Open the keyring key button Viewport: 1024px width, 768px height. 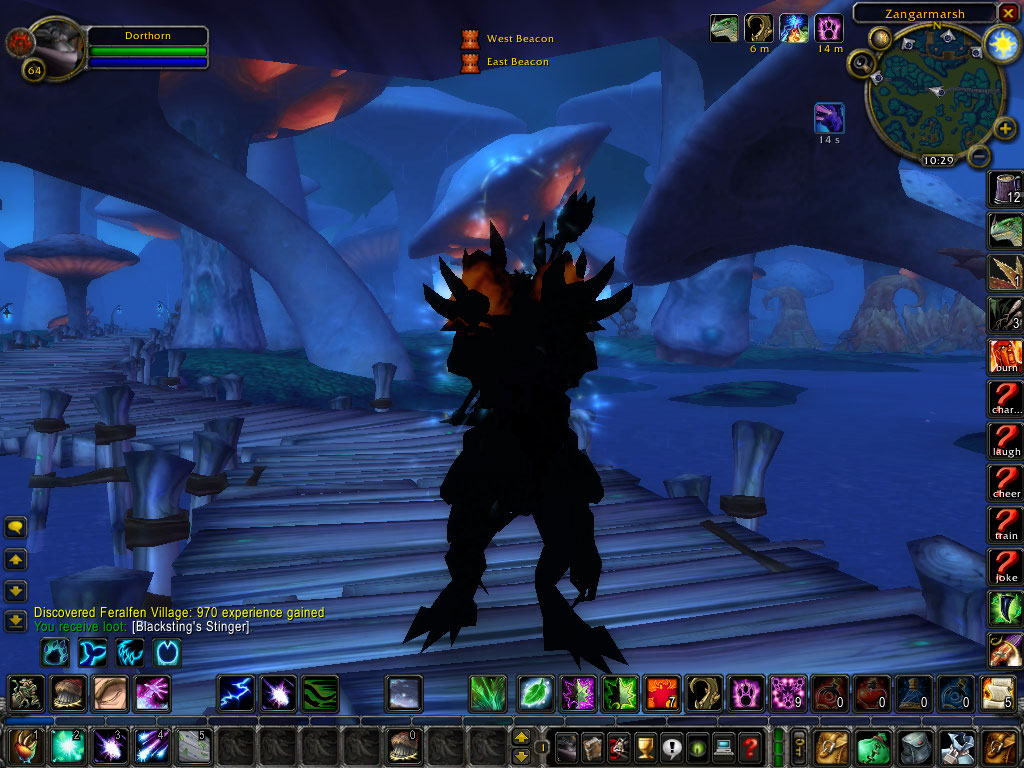pos(801,745)
